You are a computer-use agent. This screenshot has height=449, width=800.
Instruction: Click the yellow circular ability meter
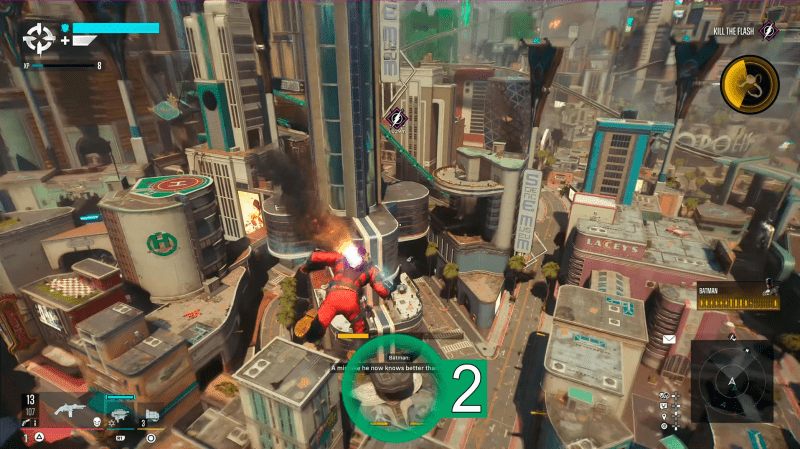pyautogui.click(x=750, y=82)
